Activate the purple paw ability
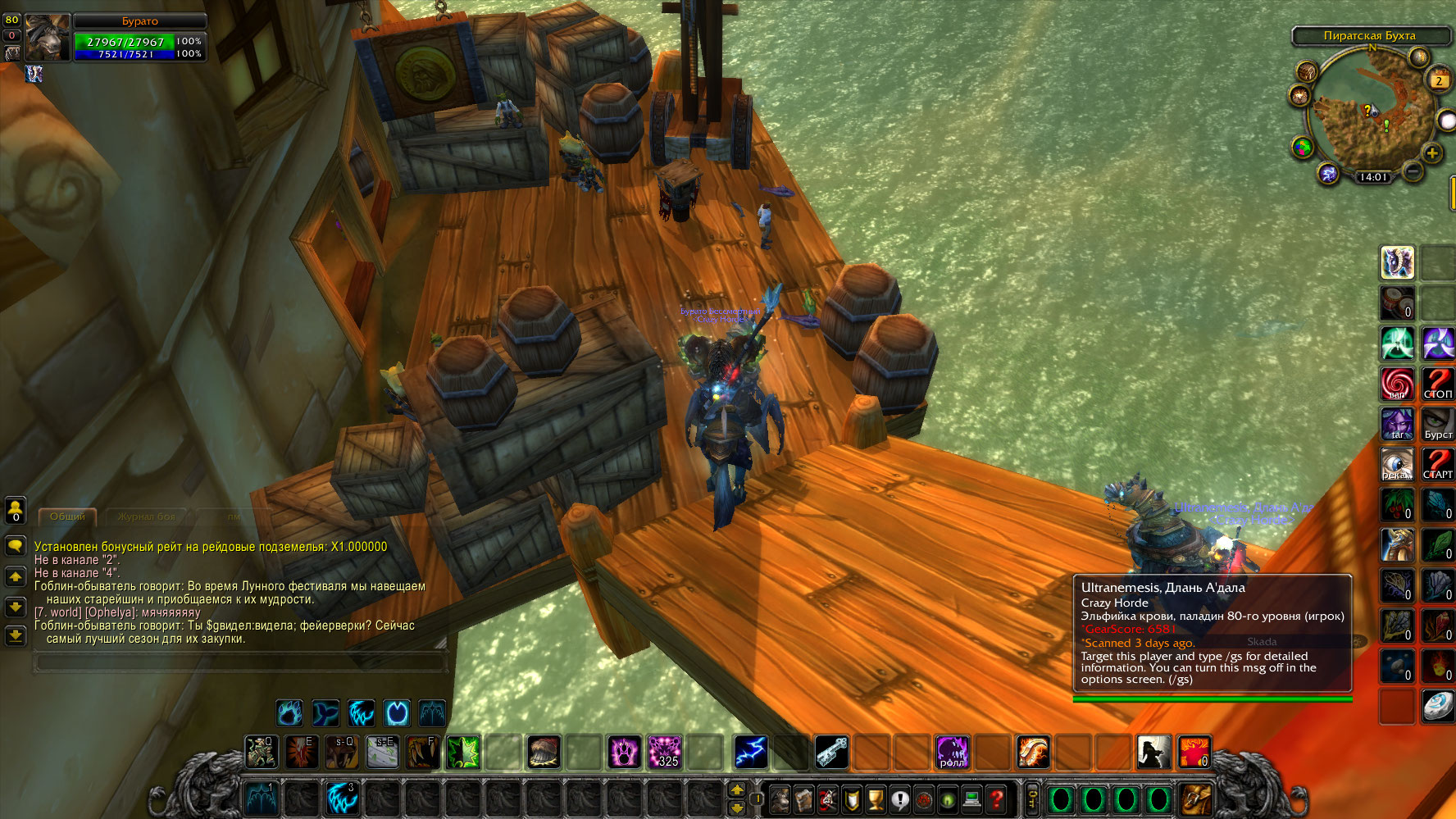Image resolution: width=1456 pixels, height=819 pixels. click(x=624, y=752)
